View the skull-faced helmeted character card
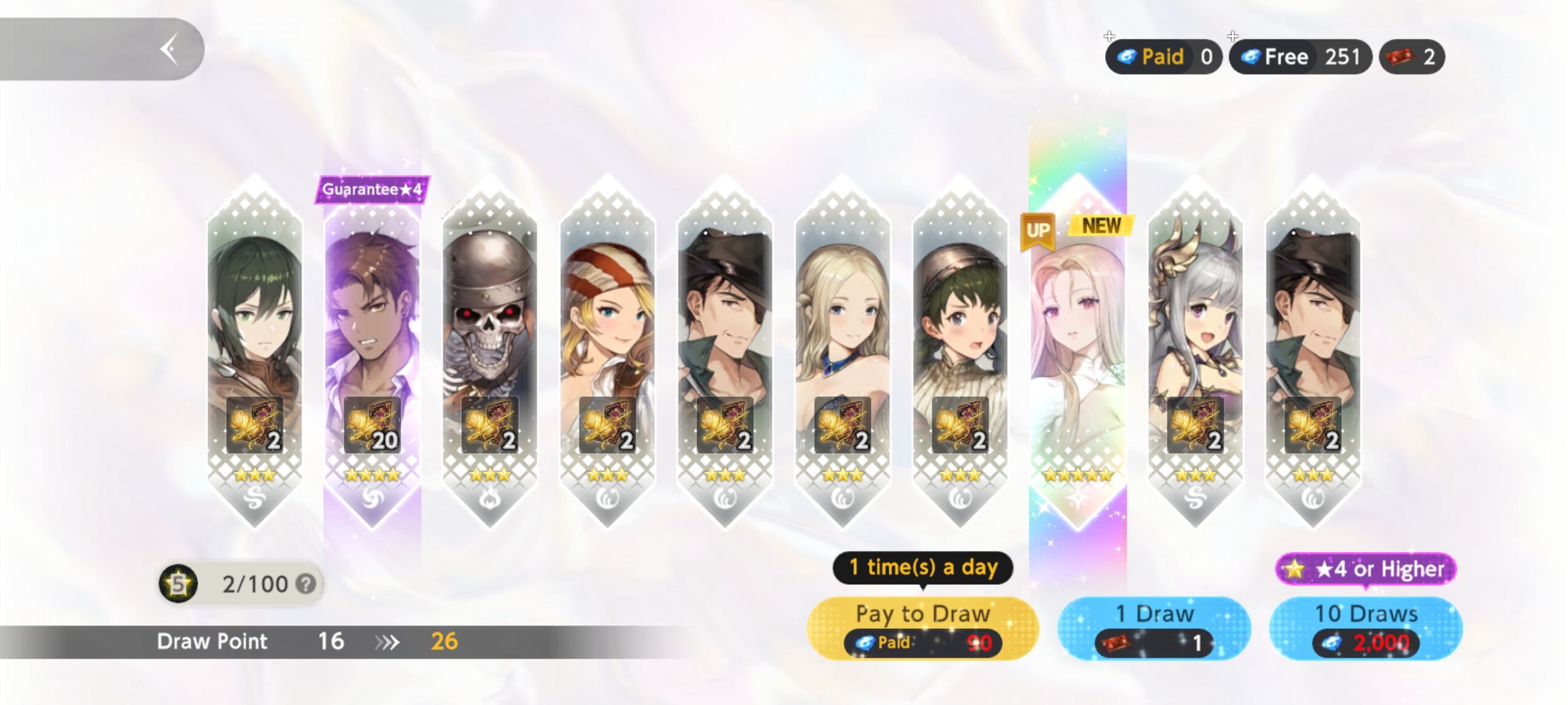The image size is (1568, 705). tap(490, 353)
